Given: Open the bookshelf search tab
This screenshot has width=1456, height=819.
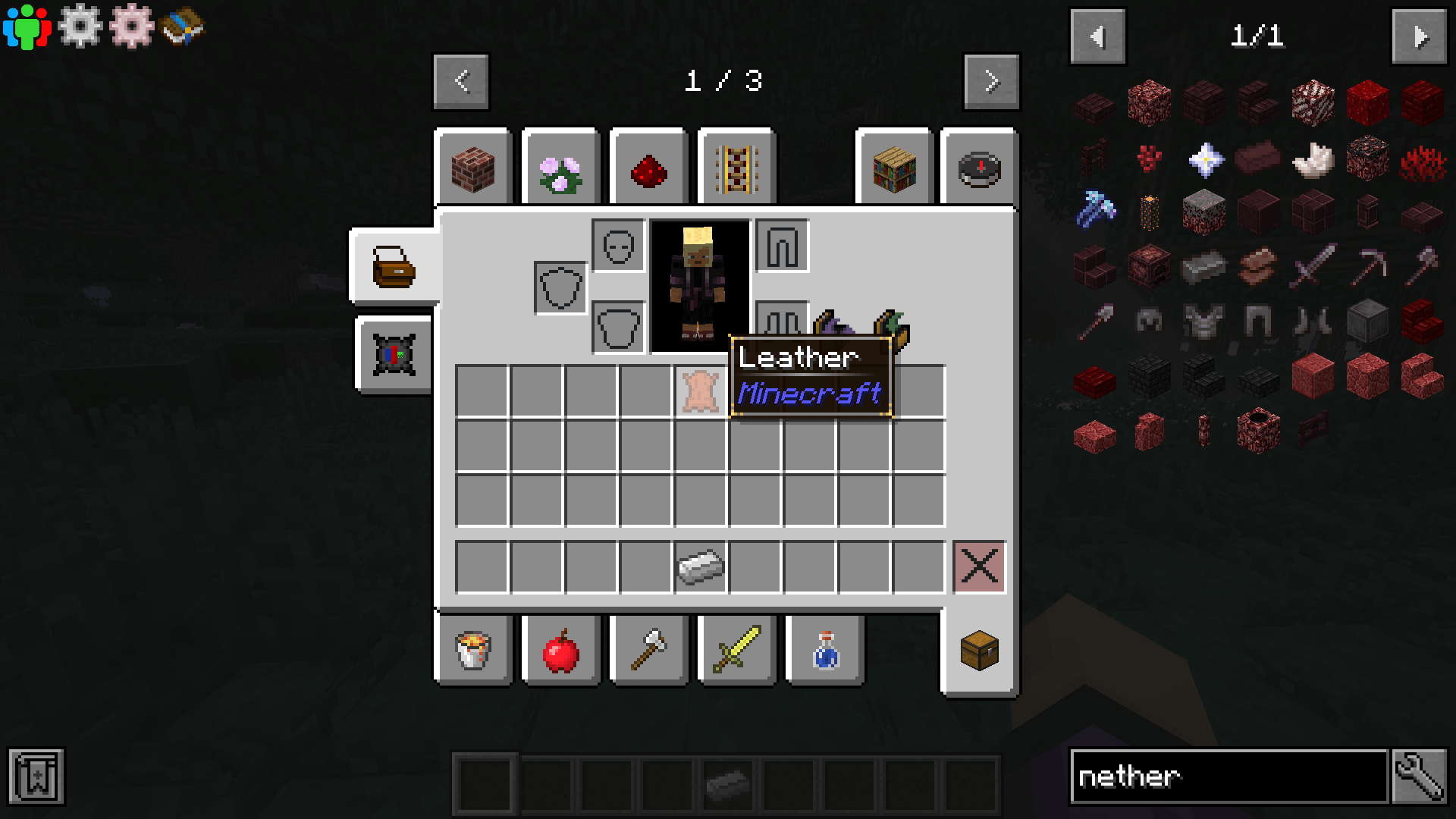Looking at the screenshot, I should pos(894,168).
